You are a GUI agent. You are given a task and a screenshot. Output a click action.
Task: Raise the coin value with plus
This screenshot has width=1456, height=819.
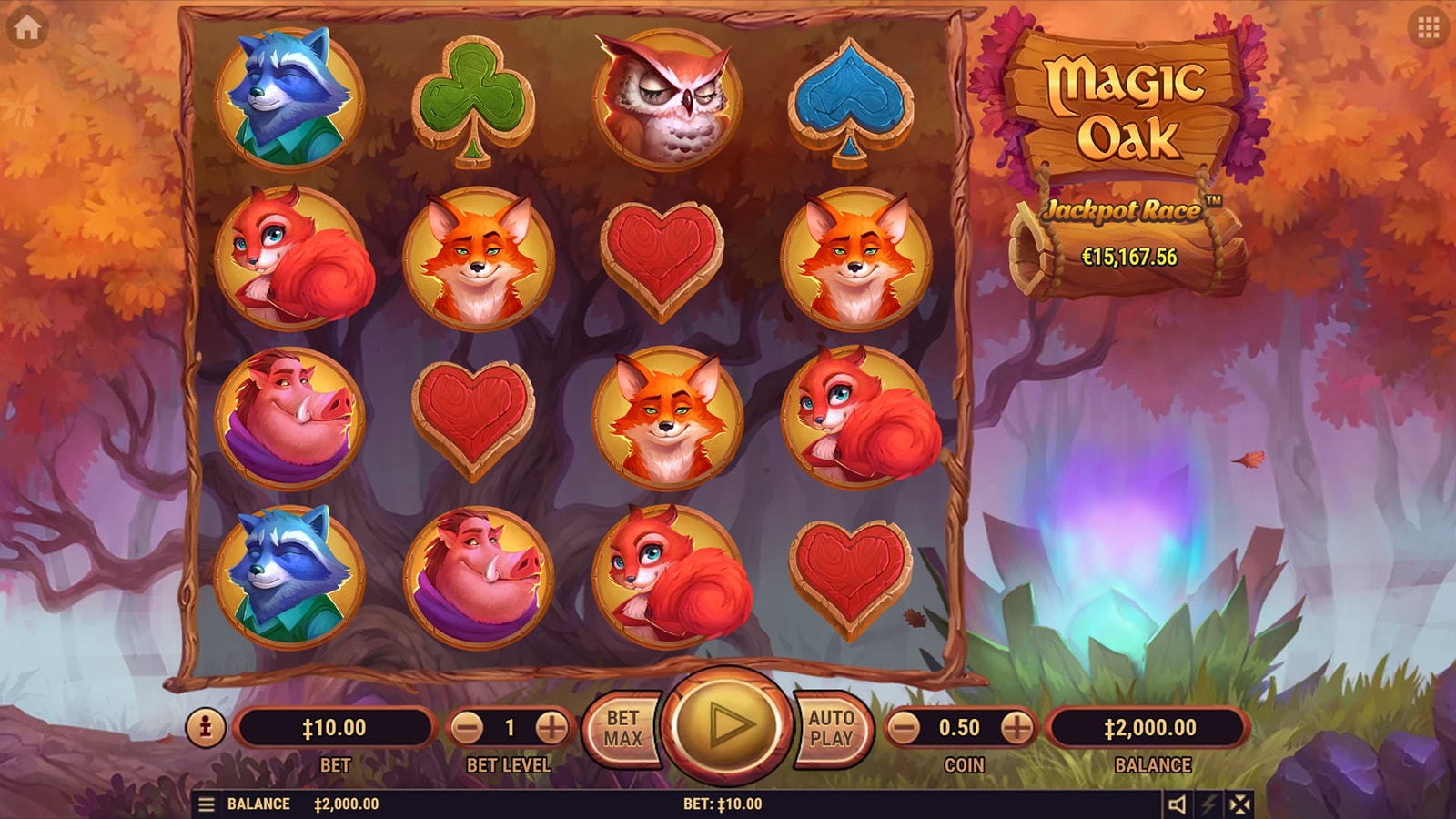(1016, 727)
